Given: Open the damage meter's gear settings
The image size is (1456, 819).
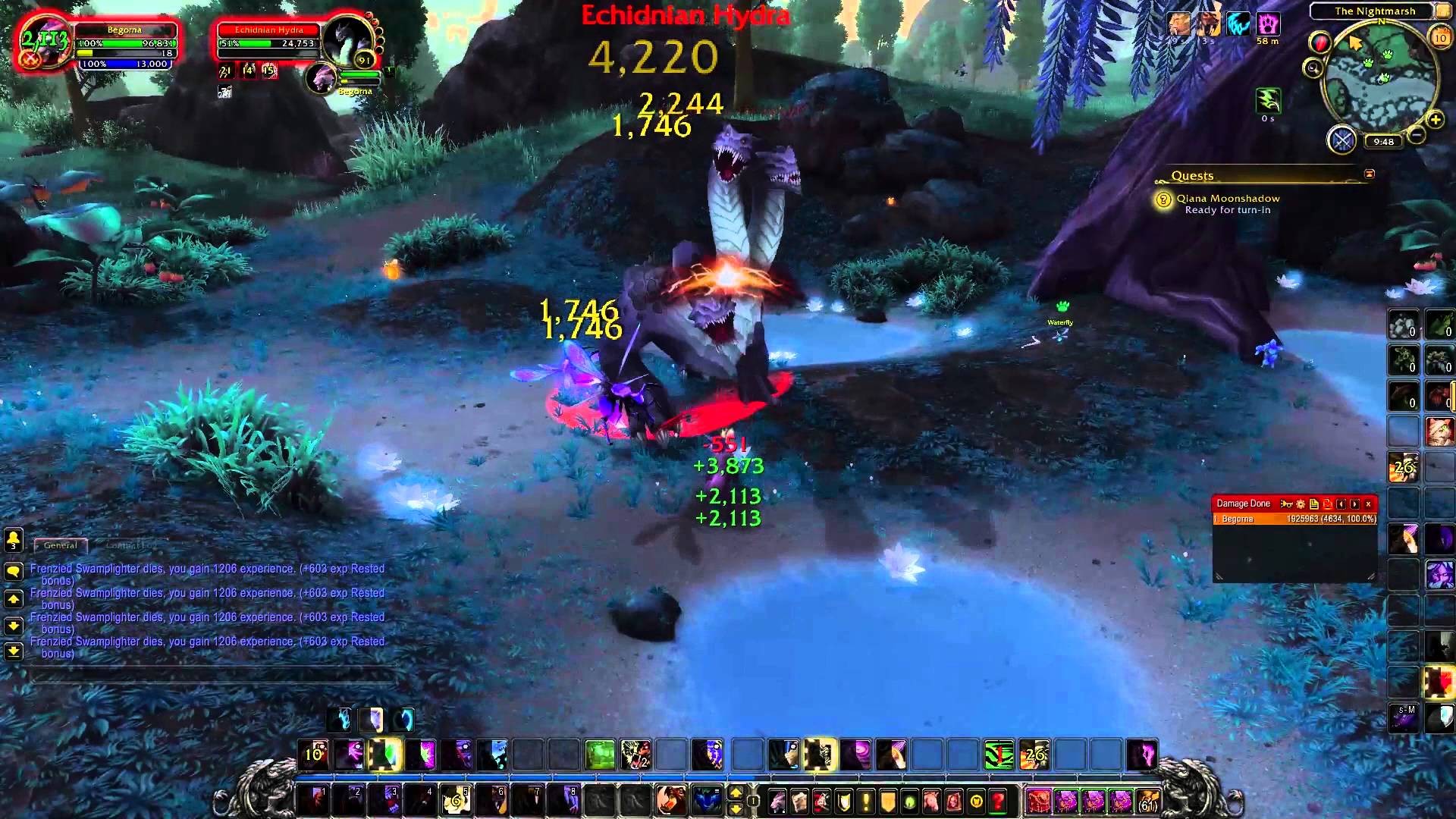Looking at the screenshot, I should tap(1300, 504).
